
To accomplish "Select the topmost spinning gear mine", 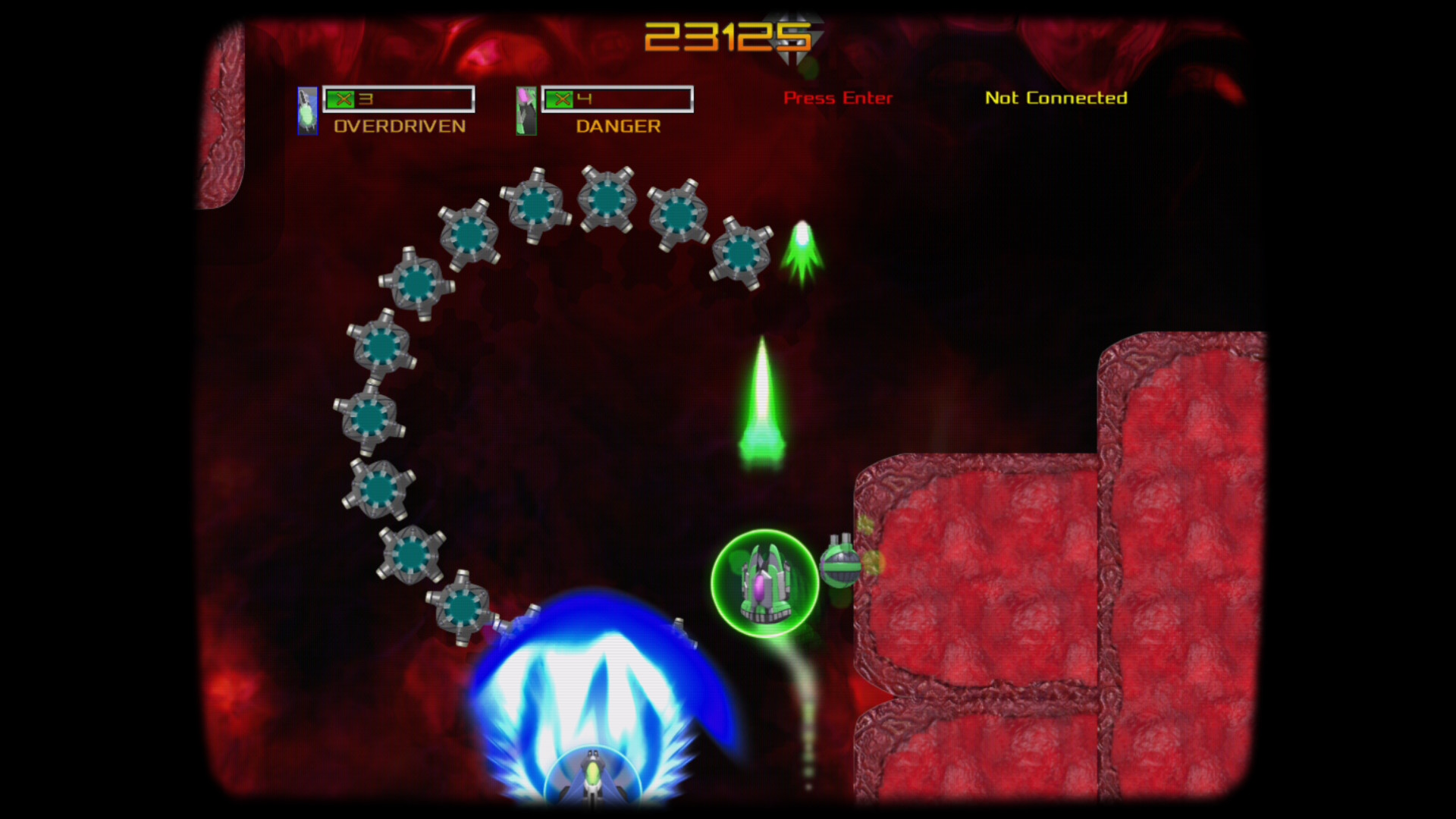I will (608, 200).
